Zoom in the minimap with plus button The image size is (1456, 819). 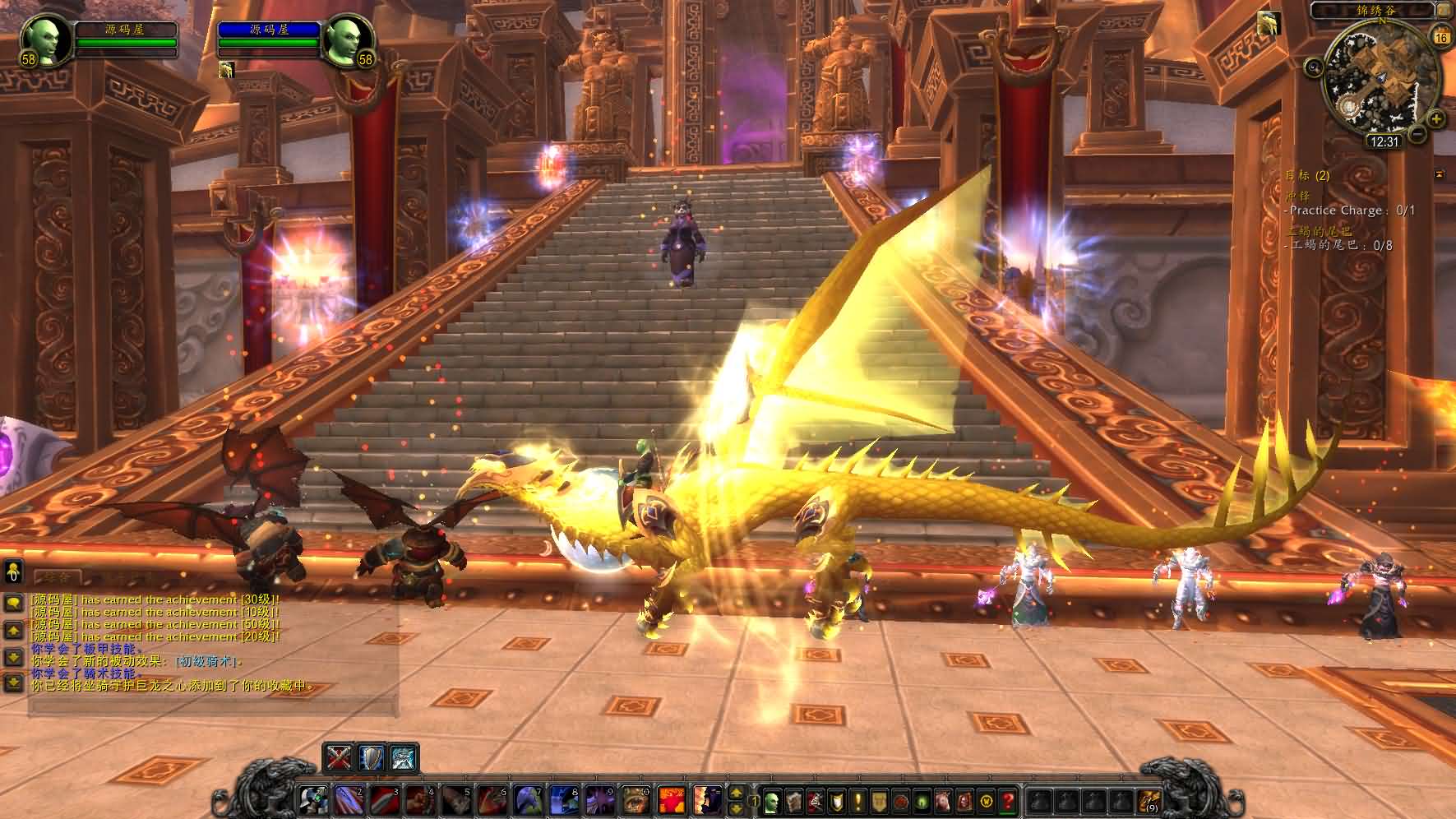coord(1435,118)
